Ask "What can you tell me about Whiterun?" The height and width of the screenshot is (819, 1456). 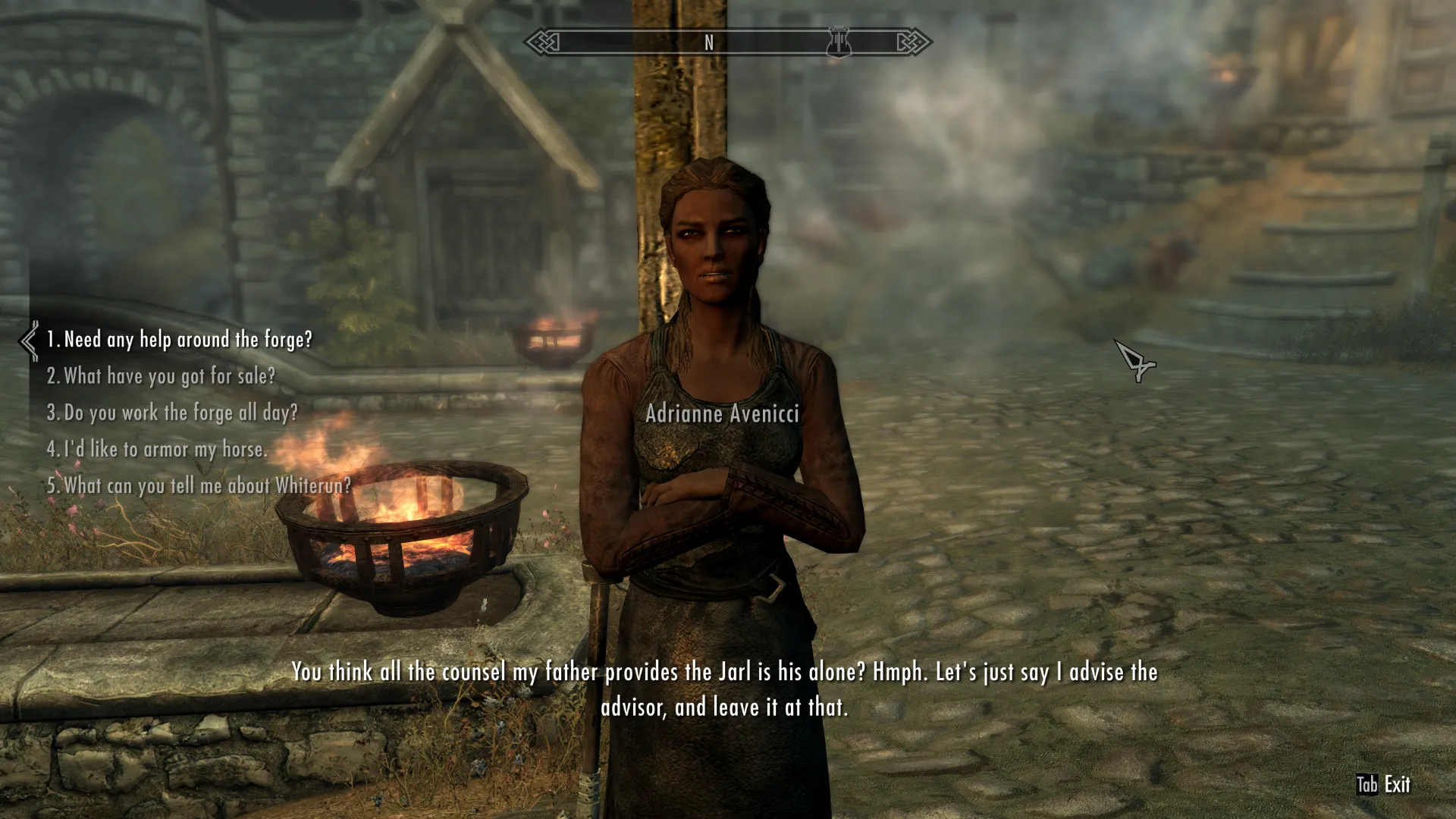click(199, 485)
